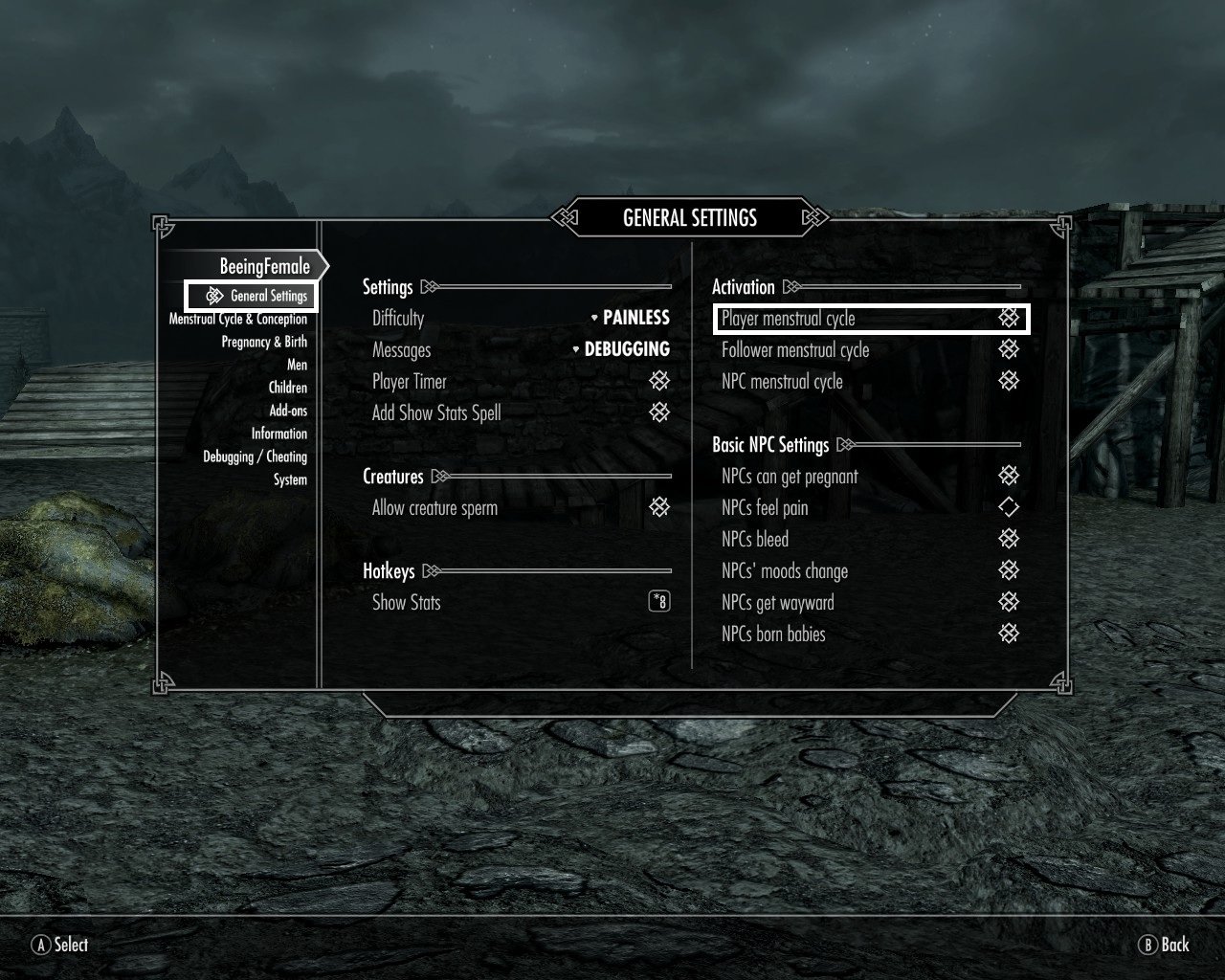The image size is (1225, 980).
Task: Remap the Show Stats hotkey
Action: point(659,602)
